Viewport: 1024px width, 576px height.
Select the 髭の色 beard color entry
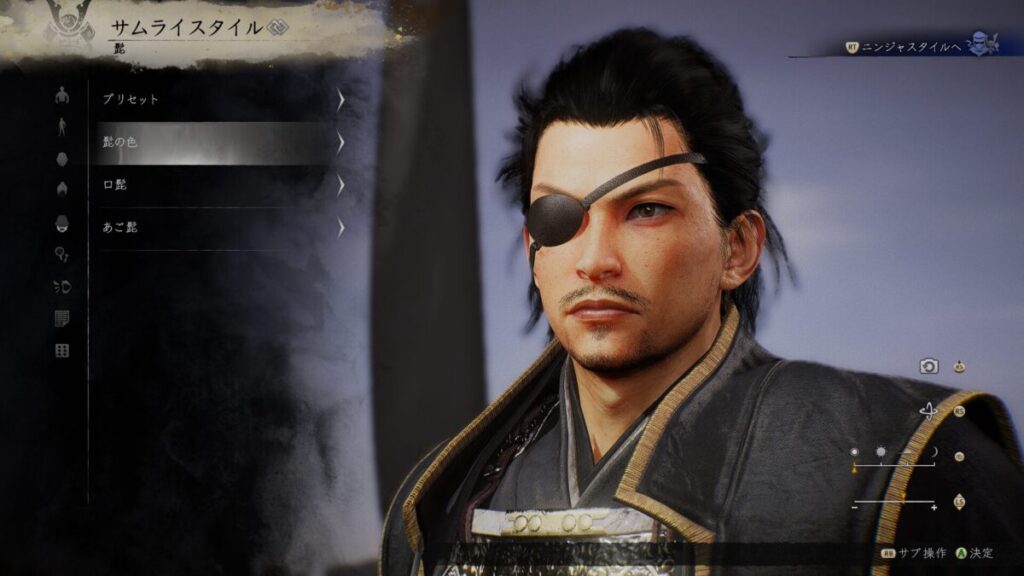220,143
